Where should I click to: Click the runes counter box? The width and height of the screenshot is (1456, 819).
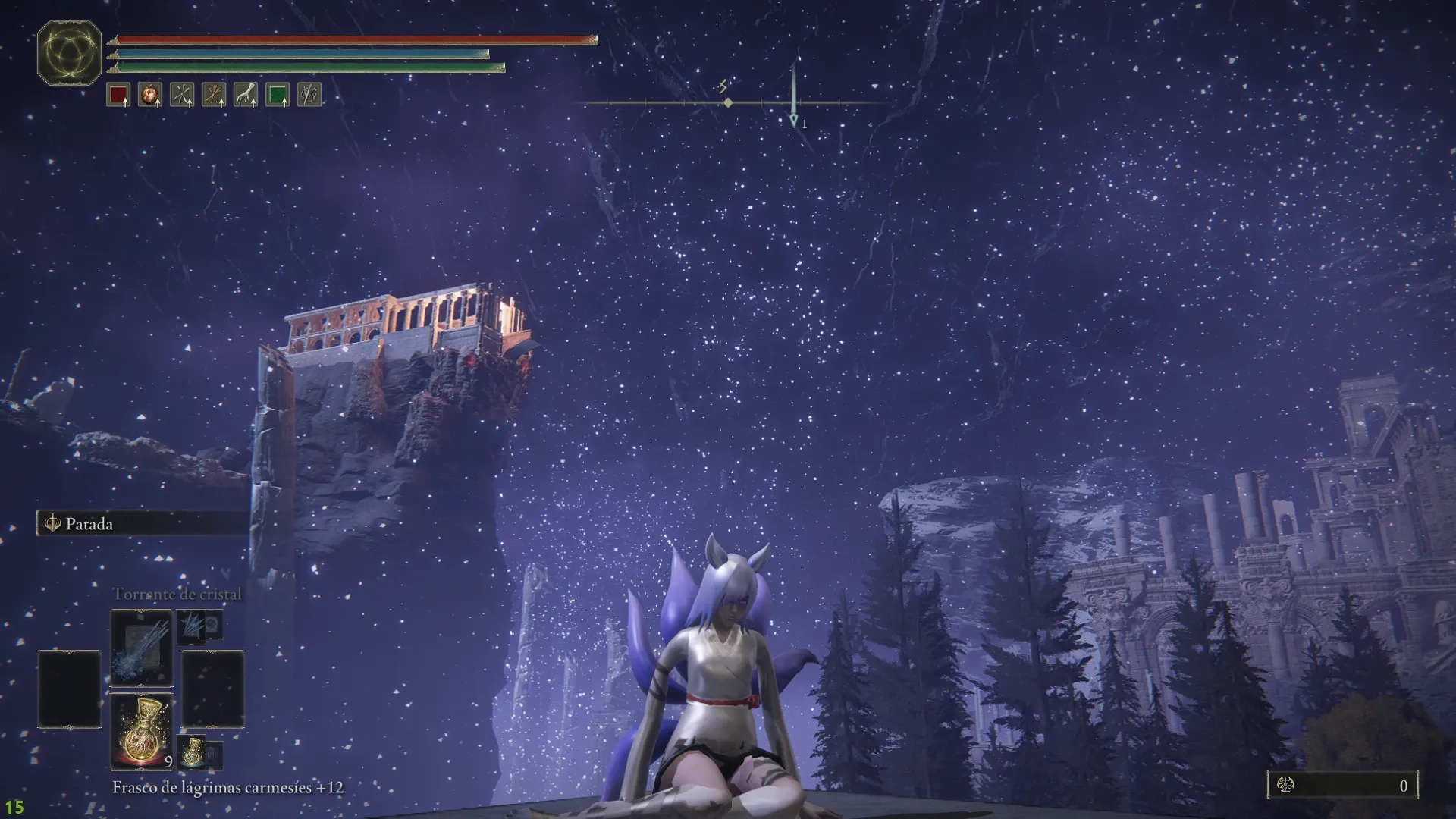pyautogui.click(x=1342, y=786)
